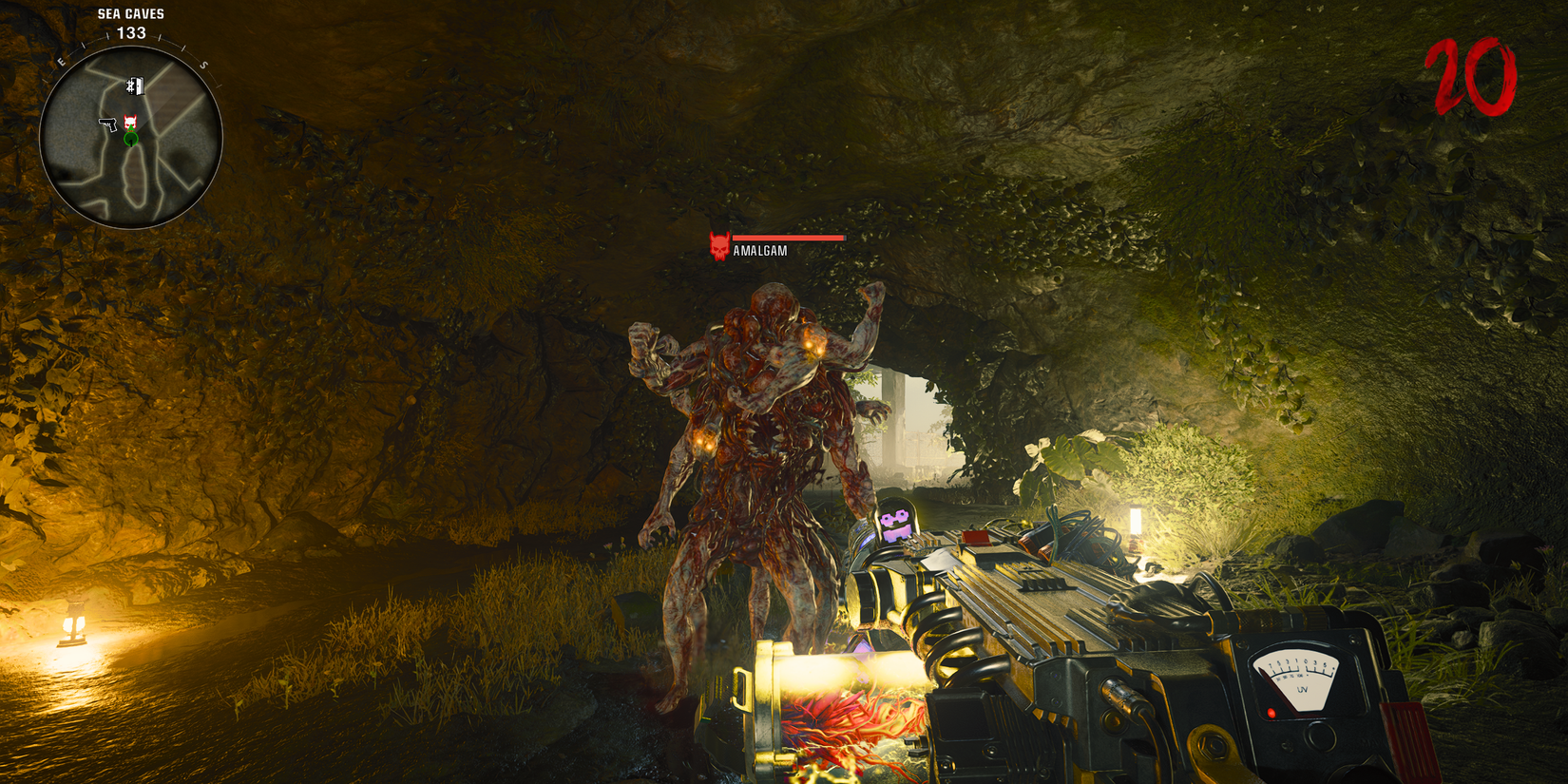Click the green objective circle under boss marker
1568x784 pixels.
click(130, 140)
